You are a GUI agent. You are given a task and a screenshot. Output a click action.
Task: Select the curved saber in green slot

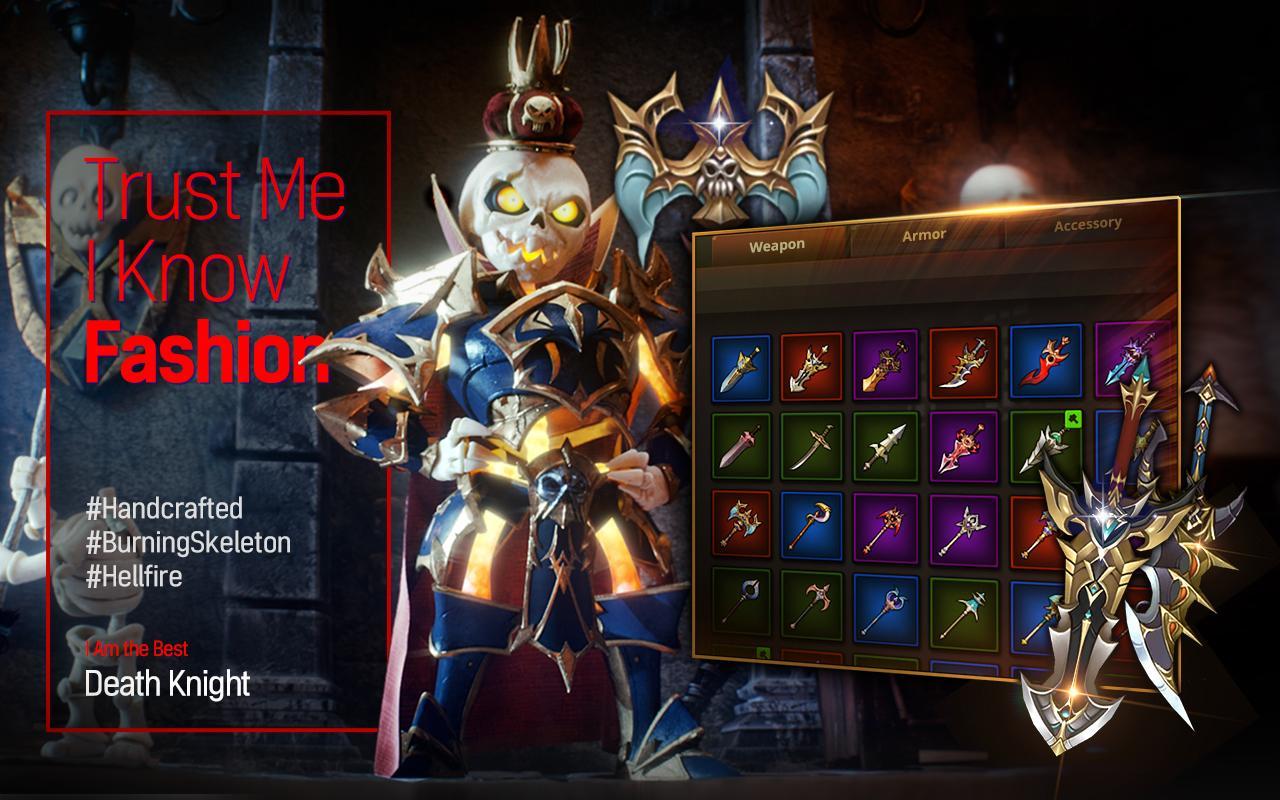click(811, 446)
